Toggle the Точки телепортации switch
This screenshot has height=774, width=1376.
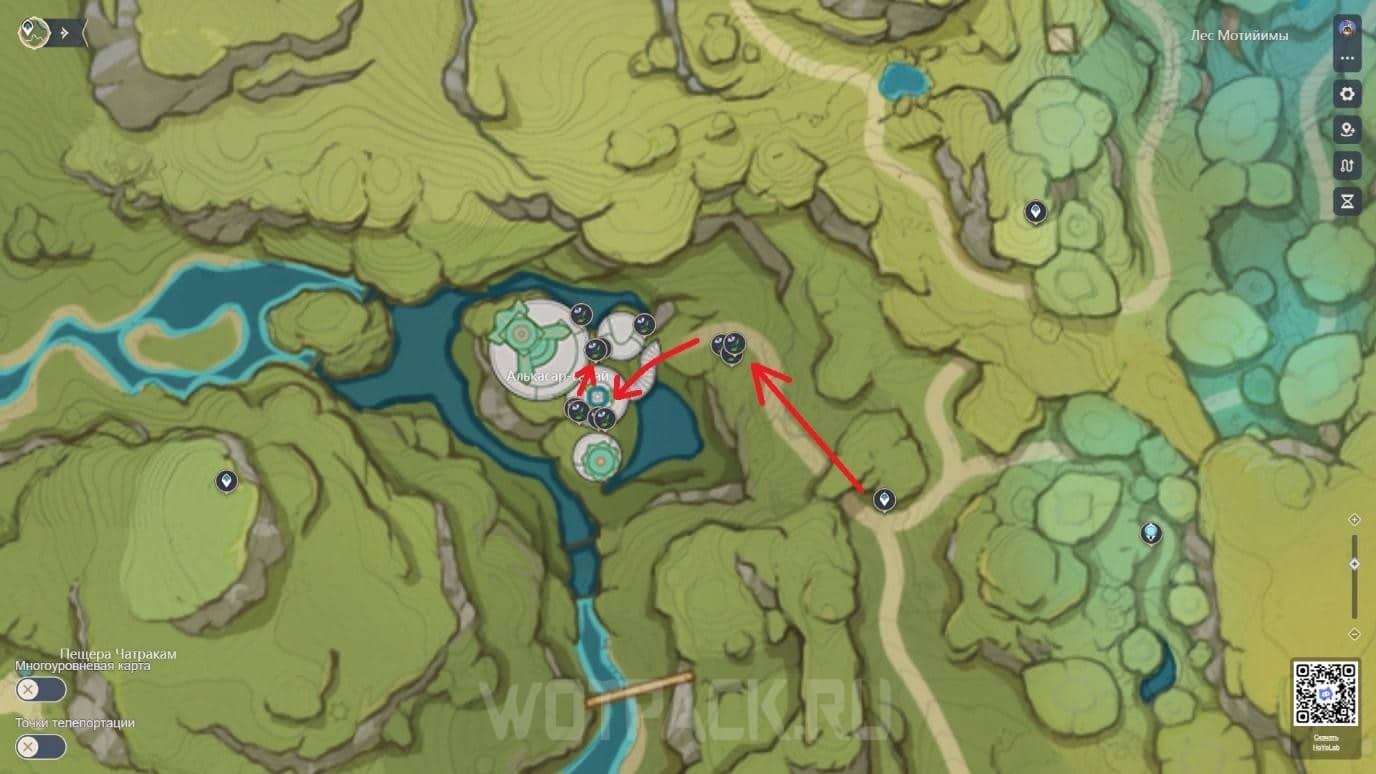[41, 747]
